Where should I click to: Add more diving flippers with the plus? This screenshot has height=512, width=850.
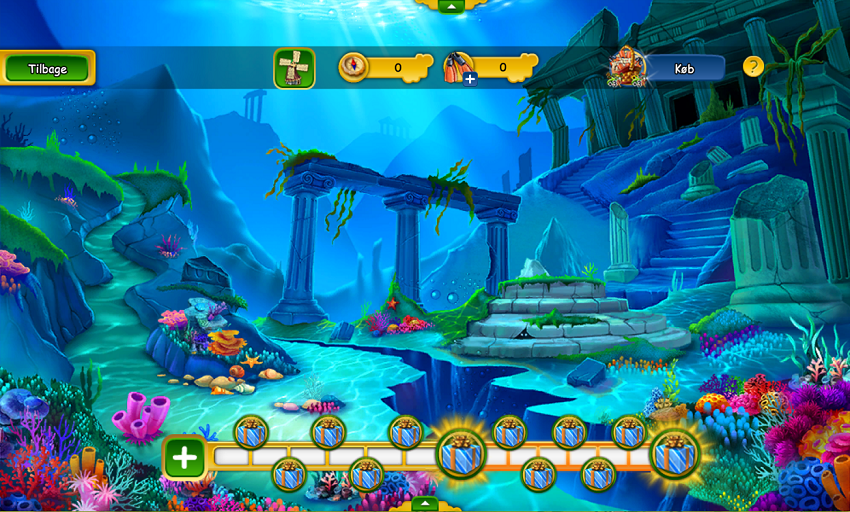coord(470,78)
